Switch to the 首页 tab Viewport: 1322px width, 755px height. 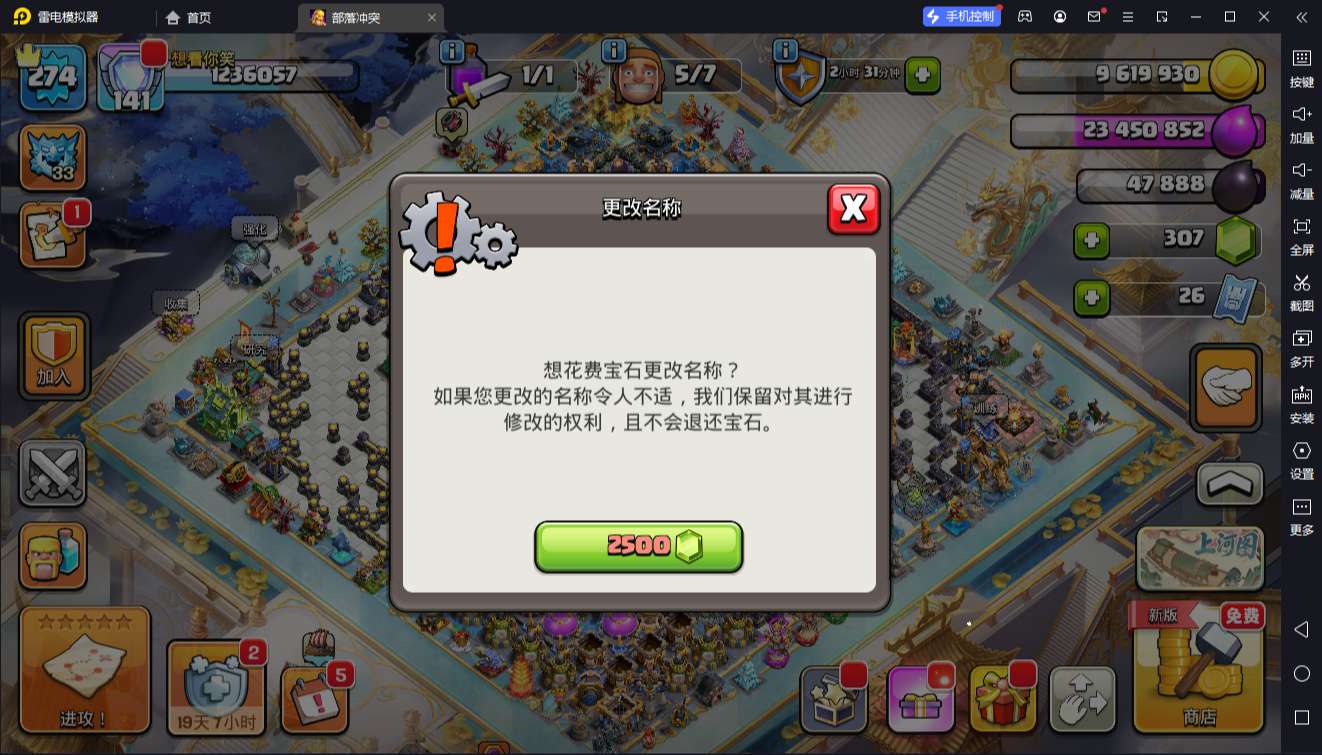(186, 17)
